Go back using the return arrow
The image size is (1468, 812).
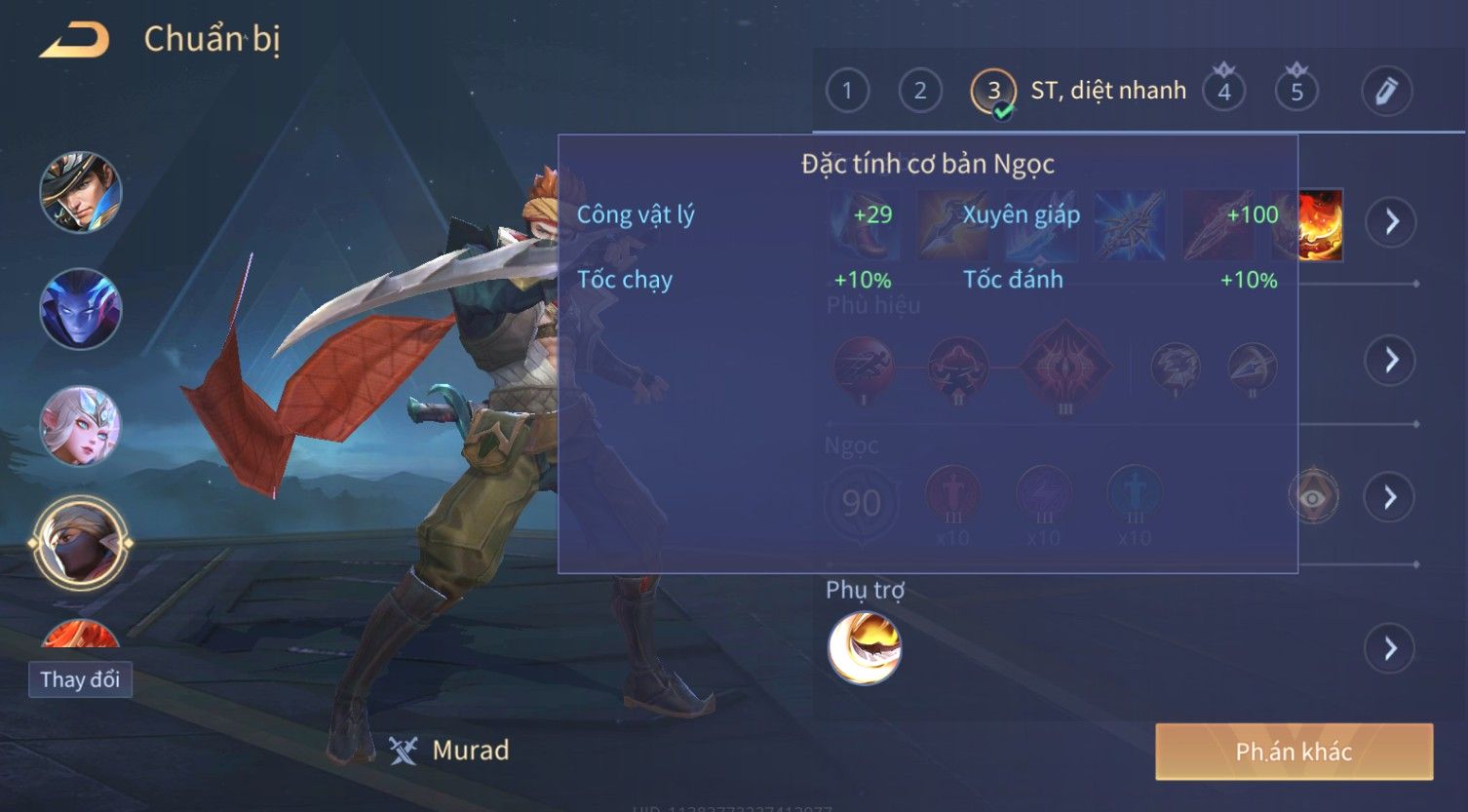[75, 41]
